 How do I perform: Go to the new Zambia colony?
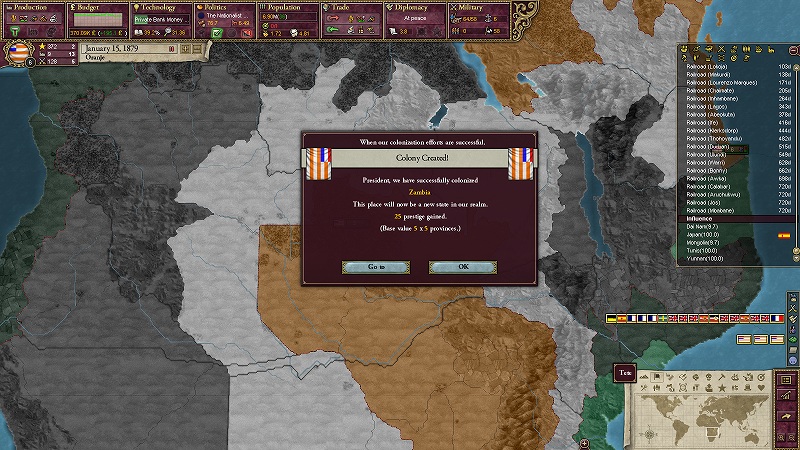(x=375, y=267)
